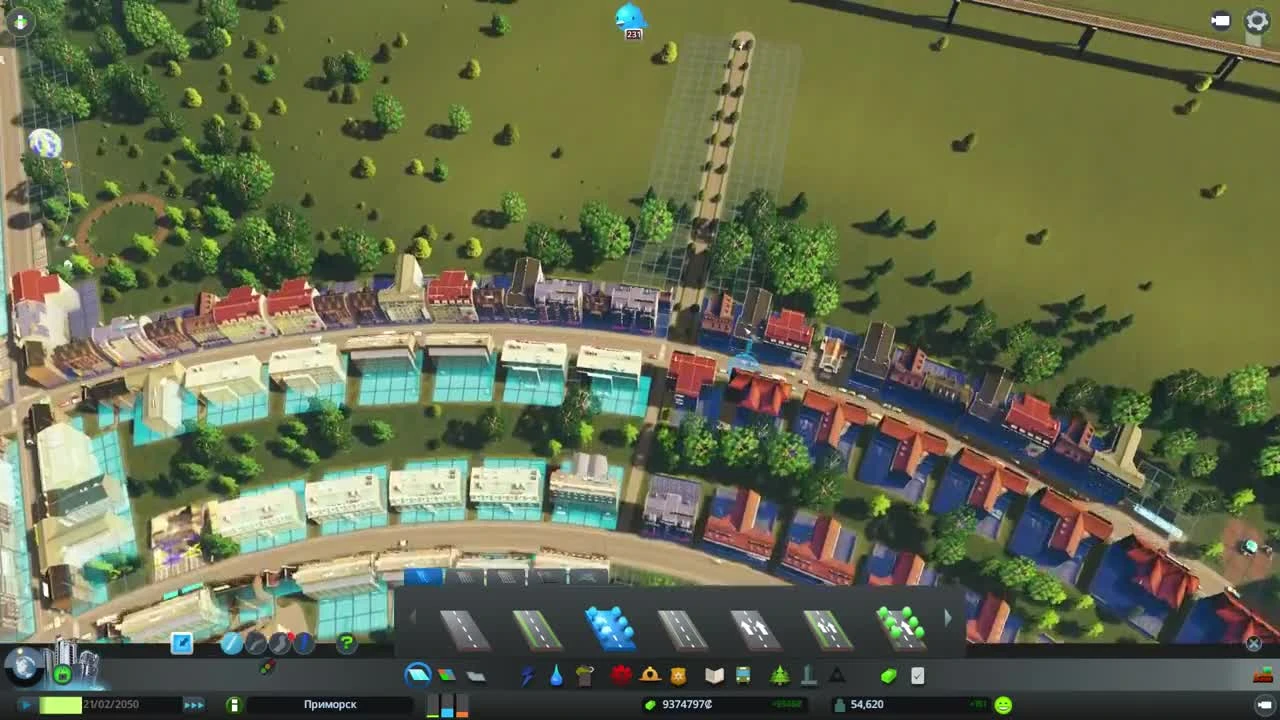Open the Public Transport bus menu
Image resolution: width=1280 pixels, height=720 pixels.
tap(743, 675)
